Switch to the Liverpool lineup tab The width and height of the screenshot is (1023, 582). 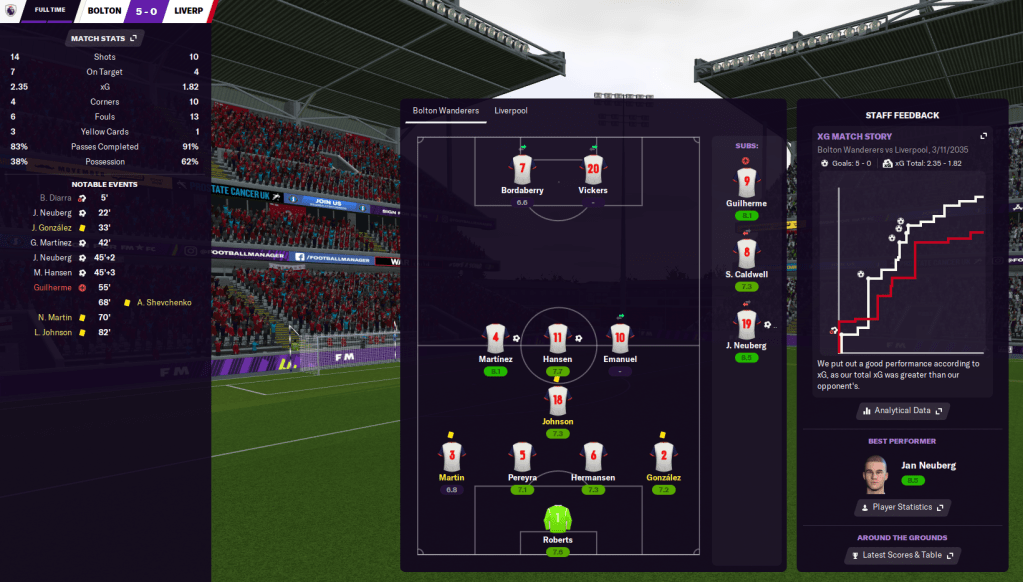(x=510, y=111)
